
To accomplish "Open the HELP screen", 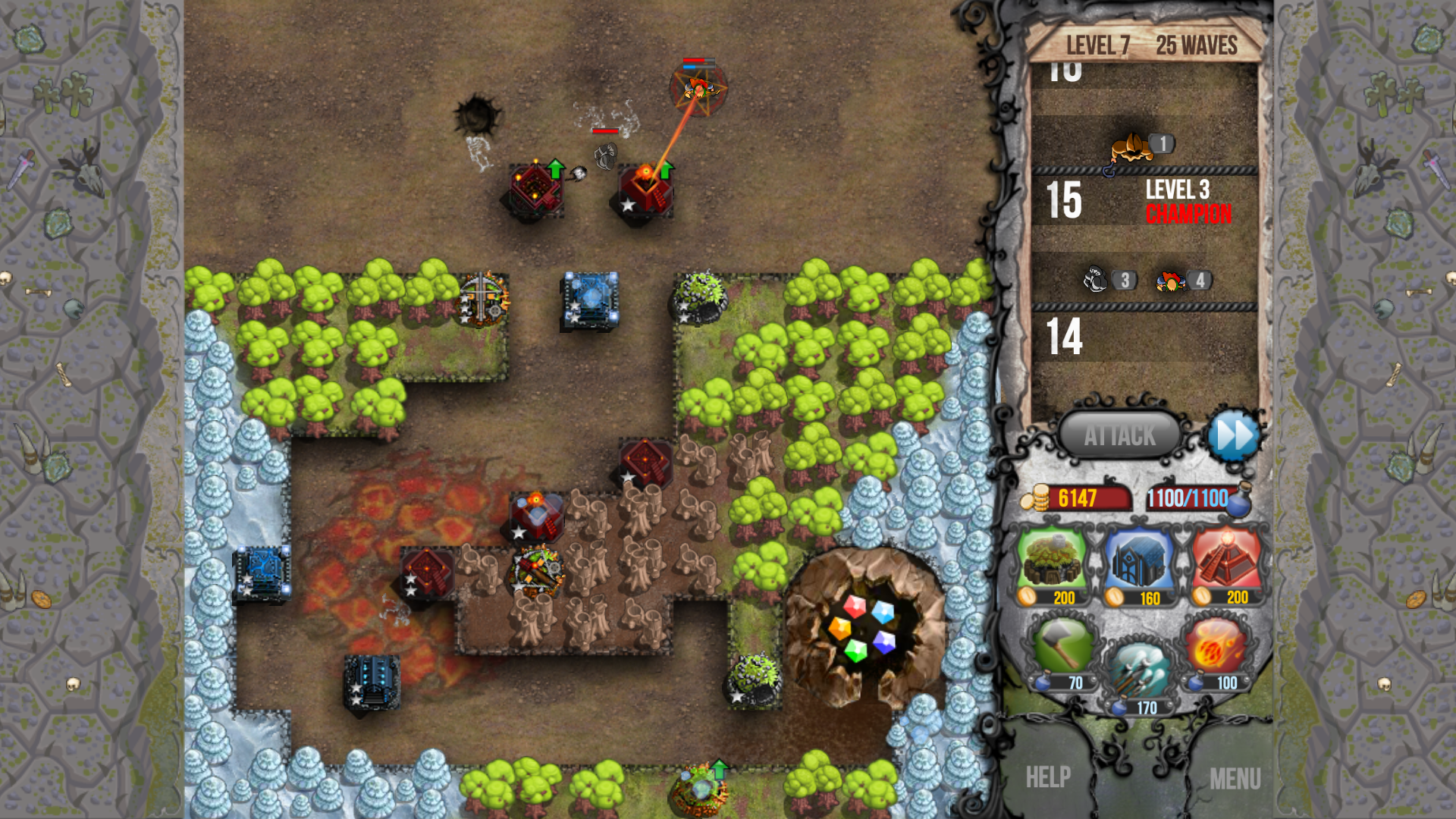I will point(1050,777).
